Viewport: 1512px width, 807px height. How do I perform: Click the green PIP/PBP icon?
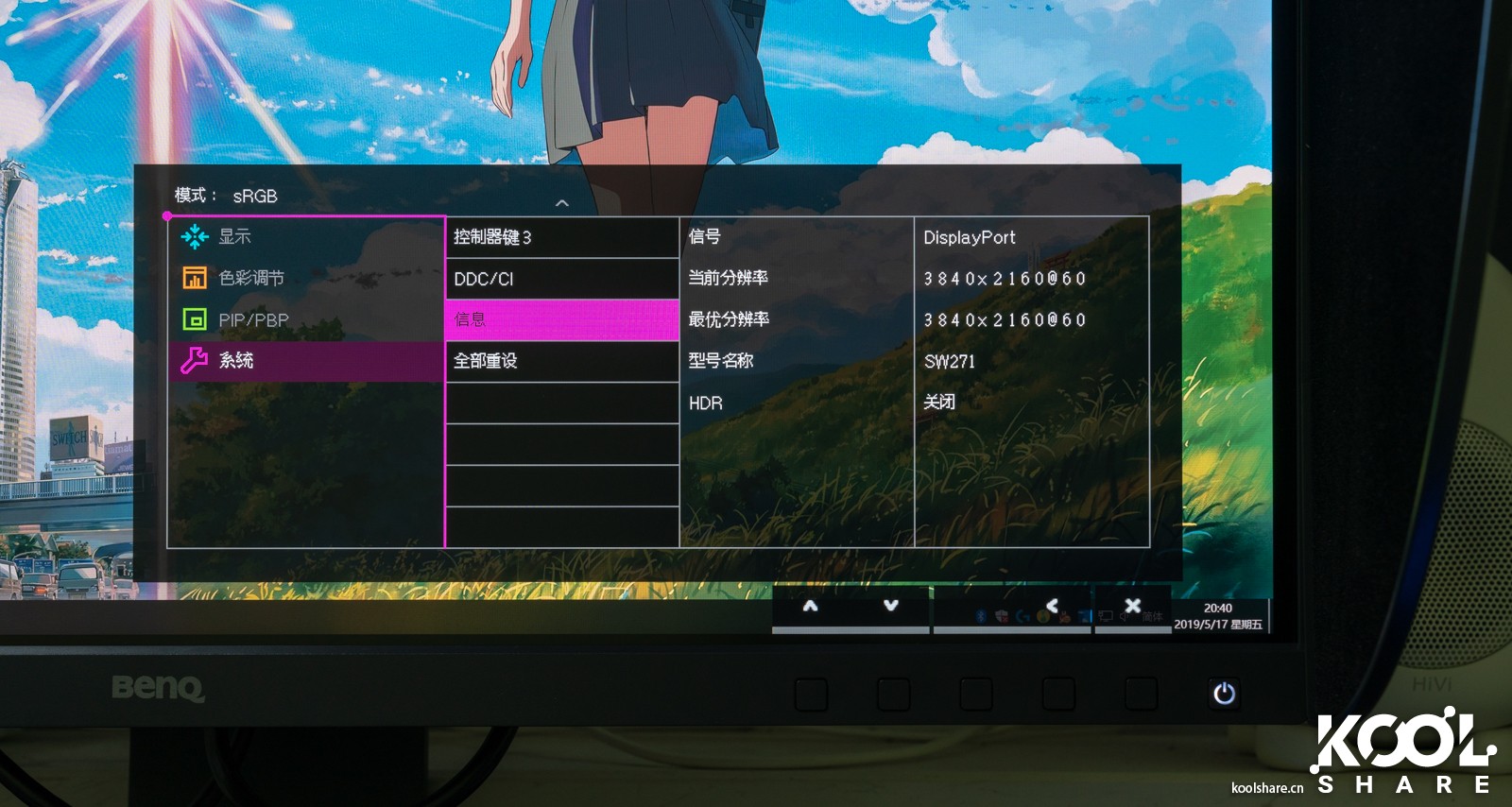point(194,319)
